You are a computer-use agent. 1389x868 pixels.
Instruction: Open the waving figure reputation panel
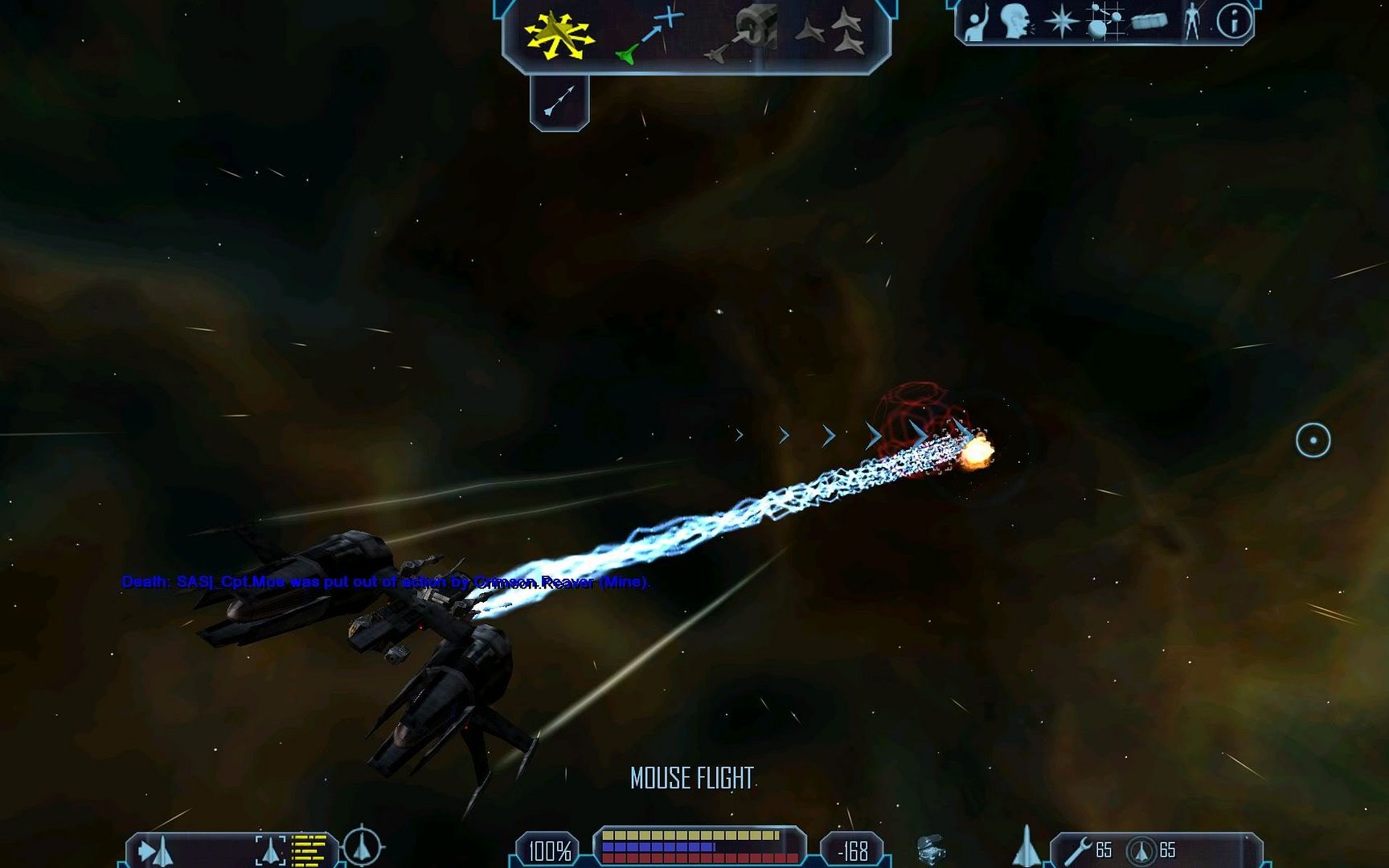[975, 23]
